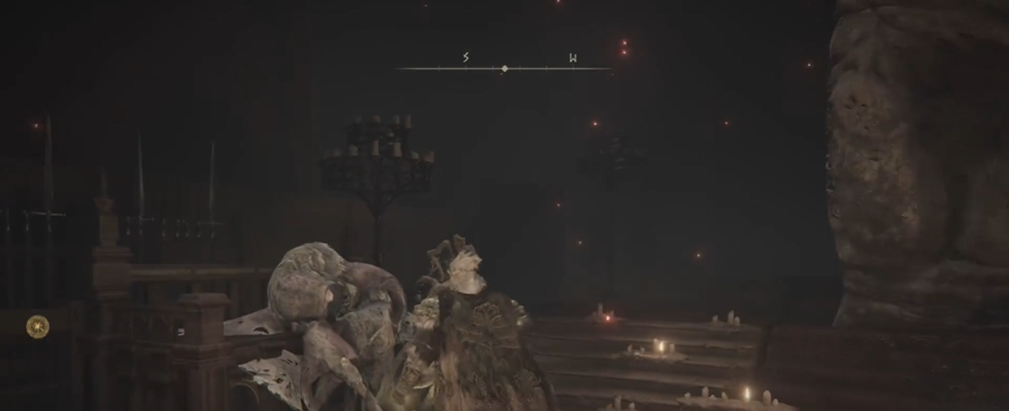
Task: Click the compass bar's center diamond marker
Action: coord(504,68)
